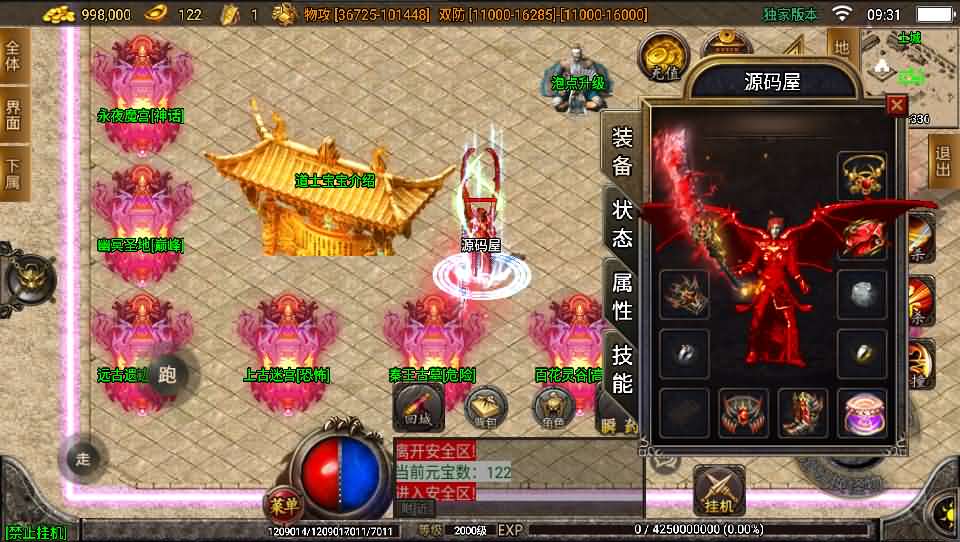The width and height of the screenshot is (960, 542).
Task: Switch movement to 跑 run mode
Action: coord(167,375)
